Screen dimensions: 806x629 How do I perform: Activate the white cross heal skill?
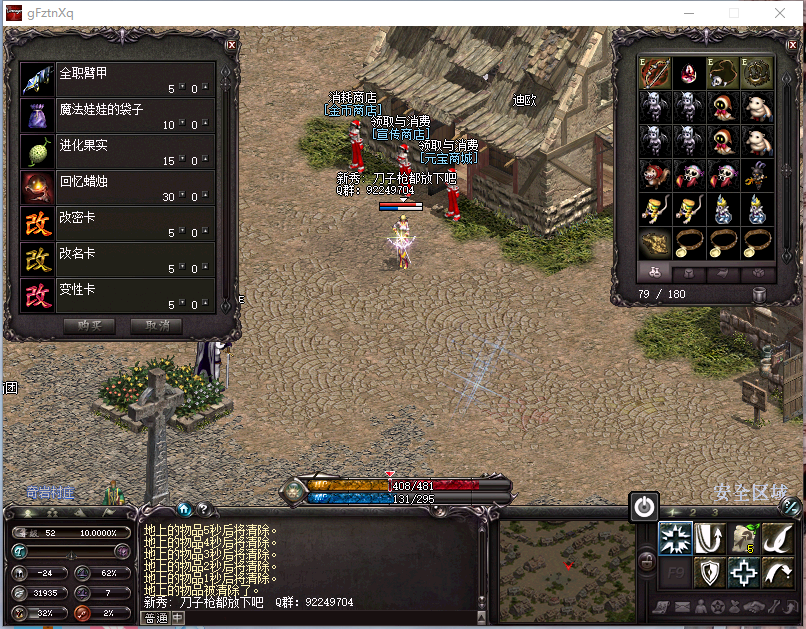[741, 572]
